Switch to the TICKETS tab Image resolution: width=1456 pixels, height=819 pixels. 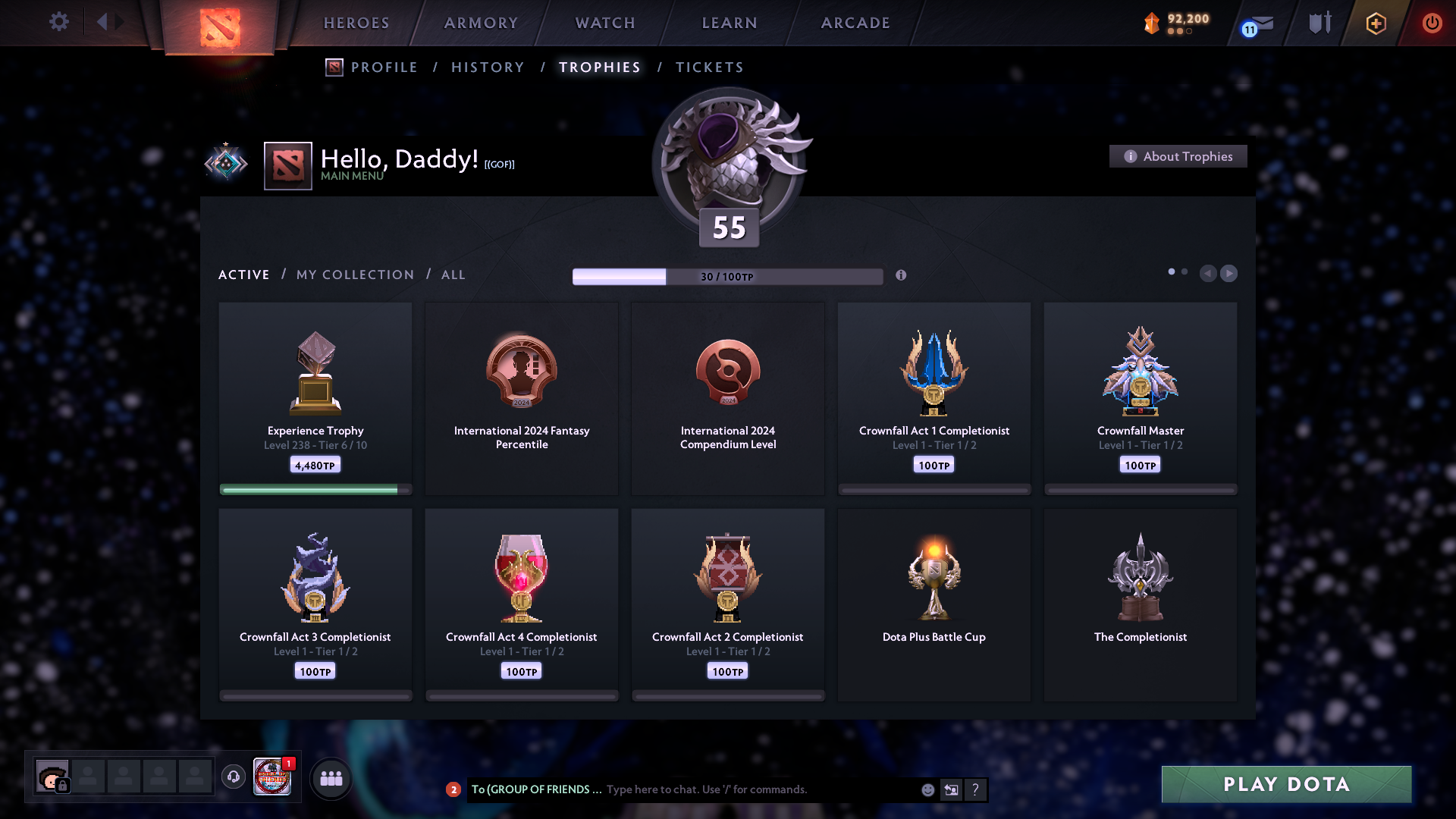709,67
